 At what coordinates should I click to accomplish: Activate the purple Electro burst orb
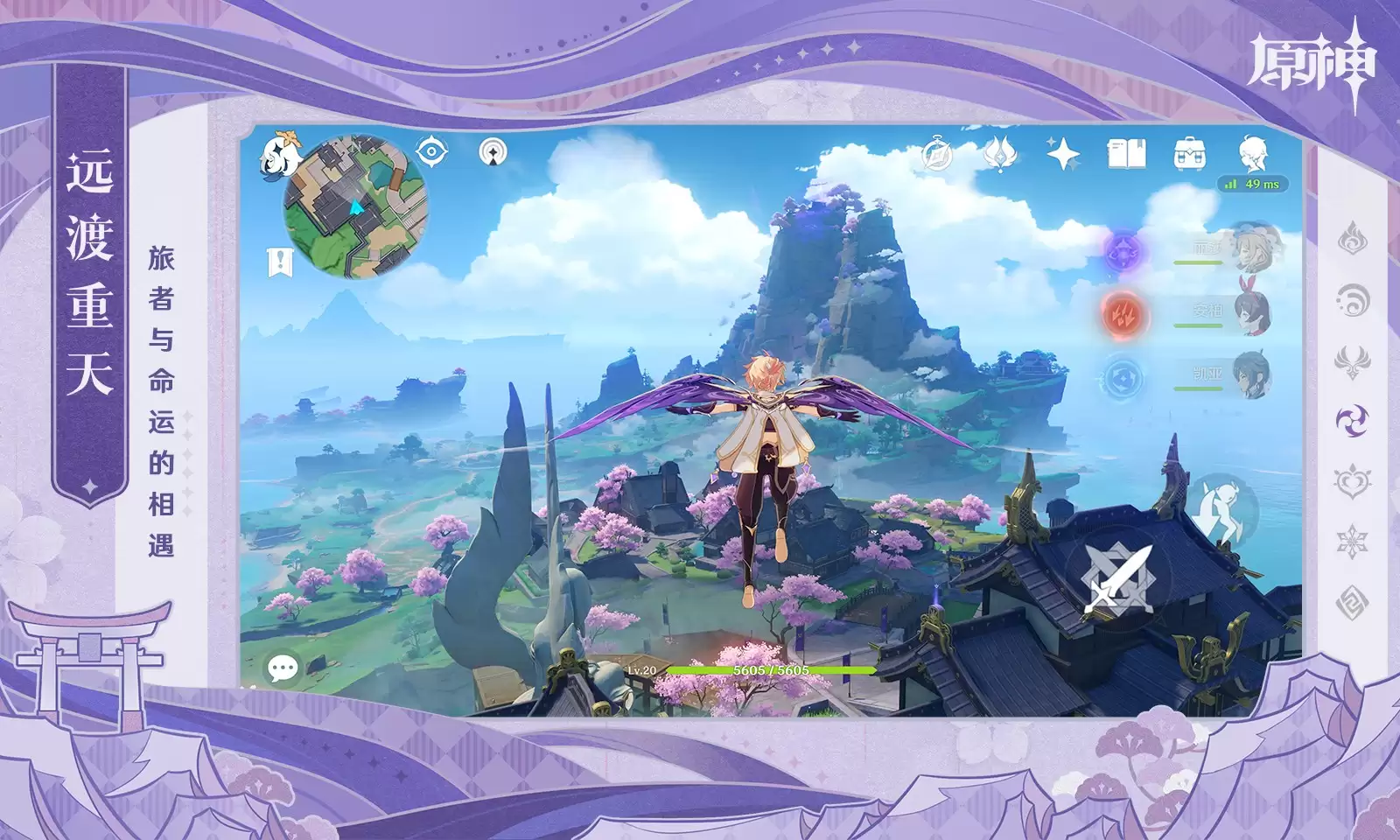pyautogui.click(x=1123, y=252)
